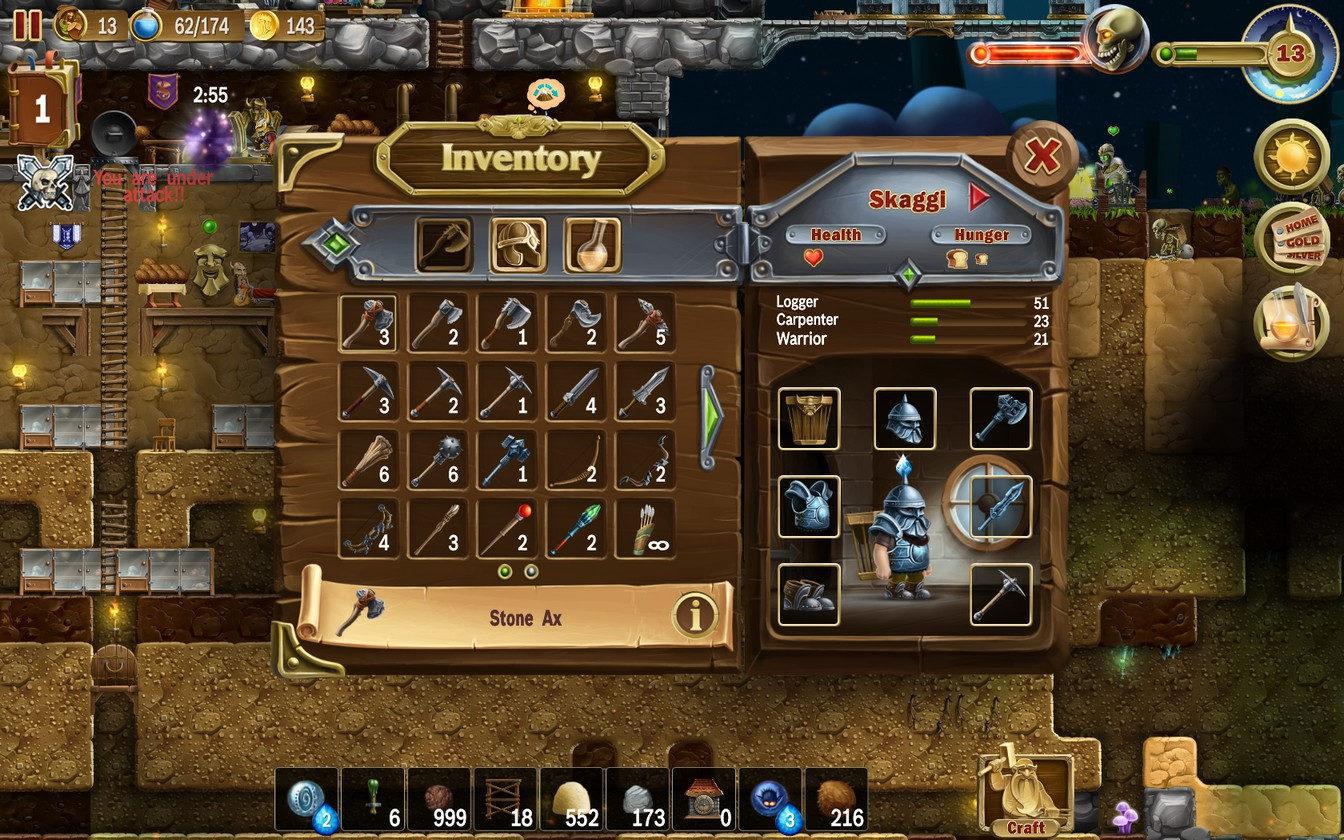Toggle the pause button in the top-left
This screenshot has width=1344, height=840.
pyautogui.click(x=26, y=26)
